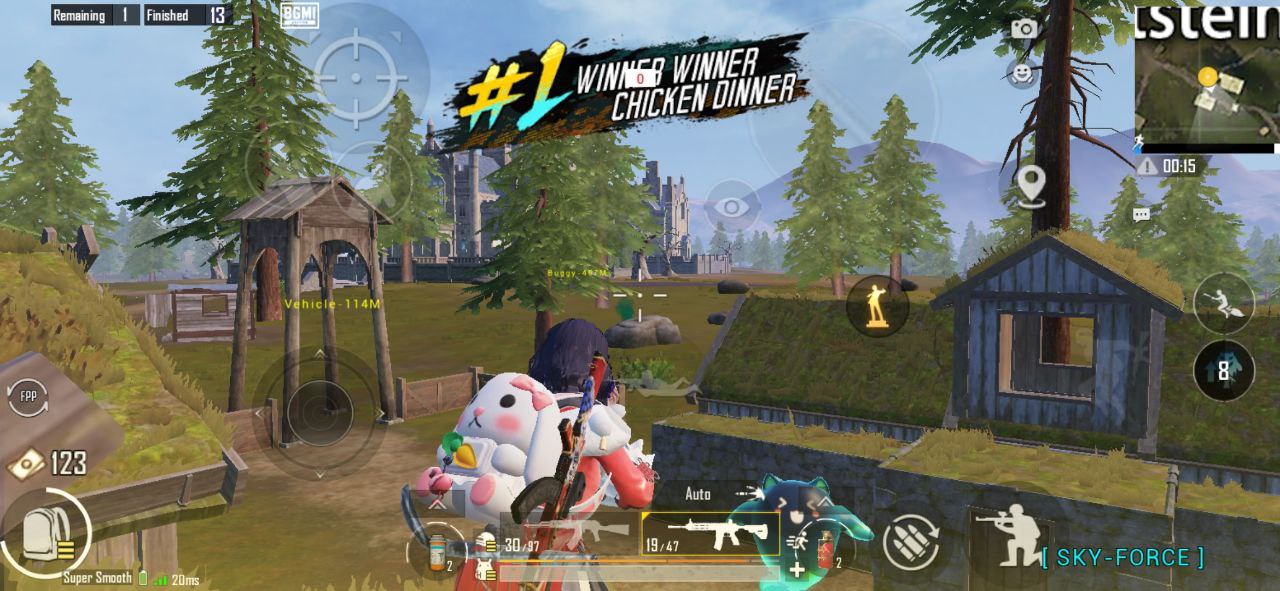The image size is (1280, 591).
Task: Tap the eye free-look button
Action: click(732, 207)
